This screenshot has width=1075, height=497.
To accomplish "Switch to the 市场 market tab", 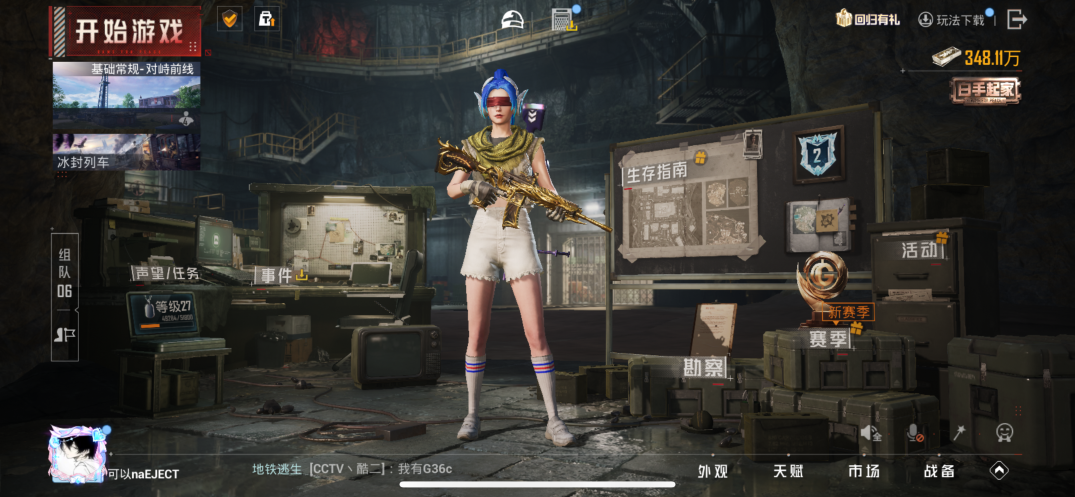I will [864, 471].
